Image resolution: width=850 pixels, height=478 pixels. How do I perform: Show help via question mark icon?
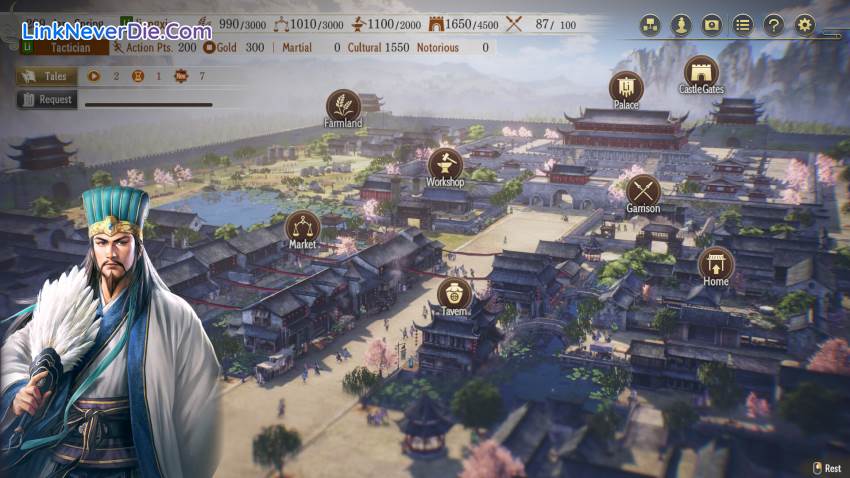click(773, 24)
